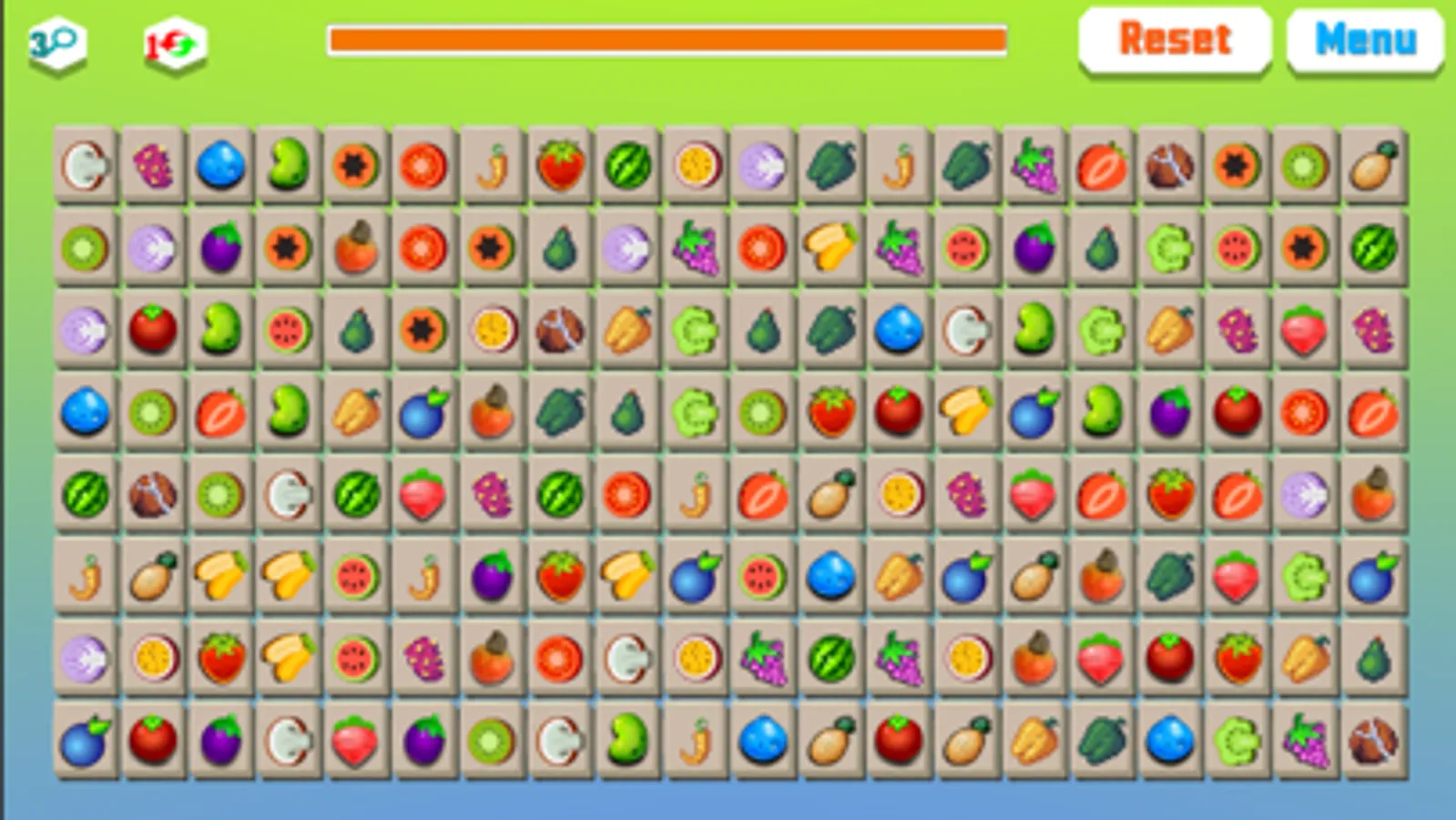Select a banana bunch tile
Screen dimensions: 1456x820
[x=220, y=576]
